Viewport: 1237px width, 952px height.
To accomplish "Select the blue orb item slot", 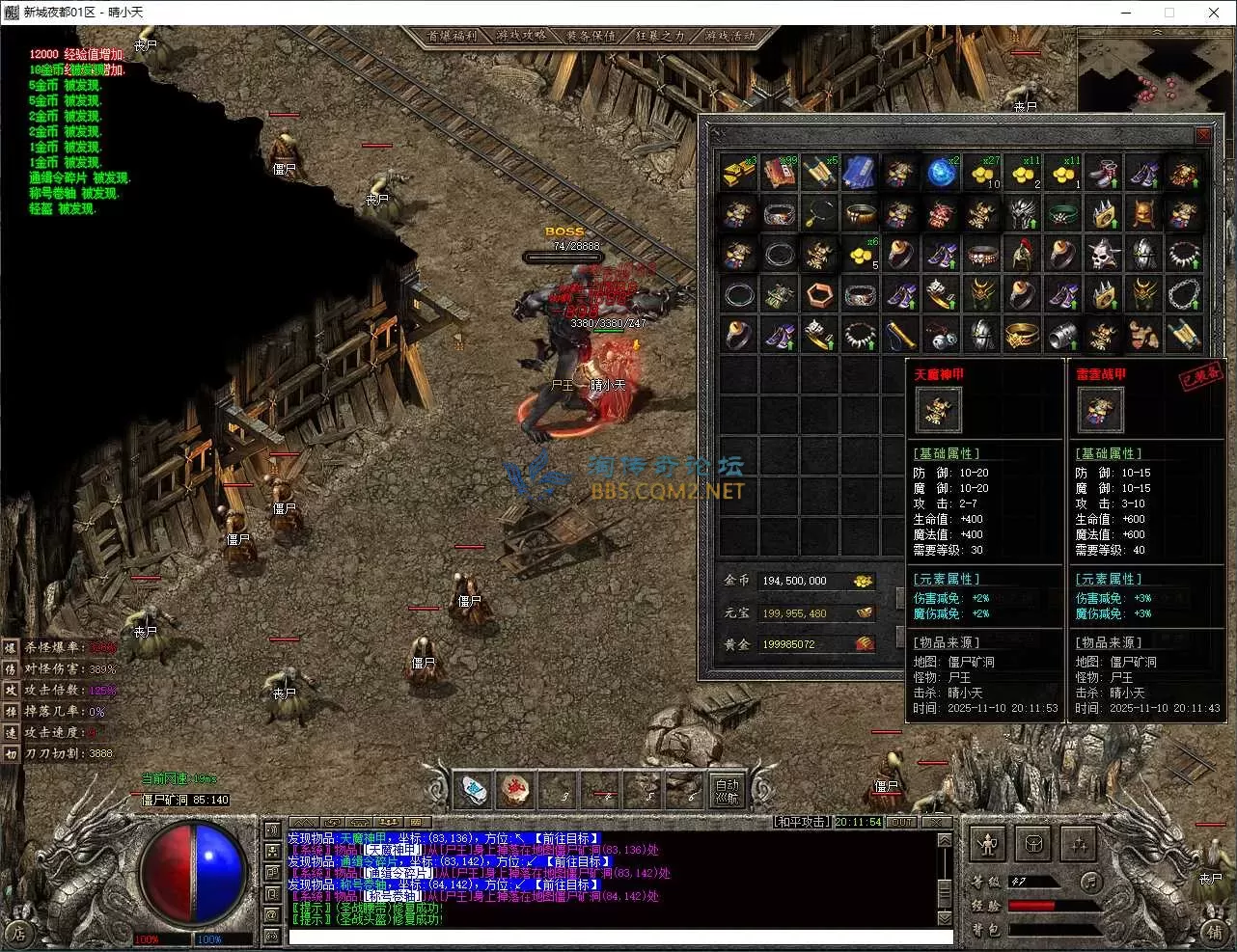I will pyautogui.click(x=942, y=174).
